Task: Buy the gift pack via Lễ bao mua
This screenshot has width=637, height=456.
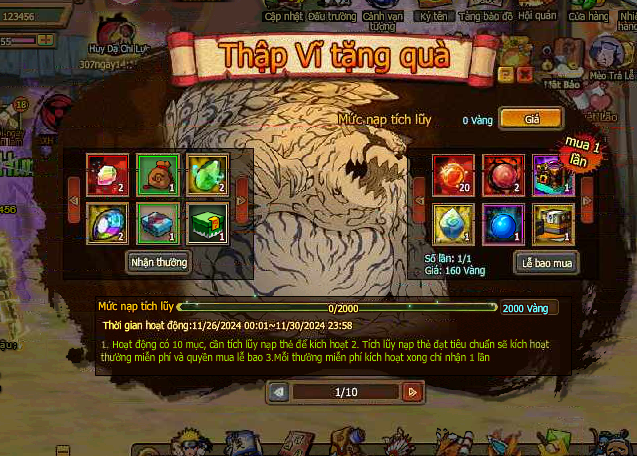Action: (548, 263)
